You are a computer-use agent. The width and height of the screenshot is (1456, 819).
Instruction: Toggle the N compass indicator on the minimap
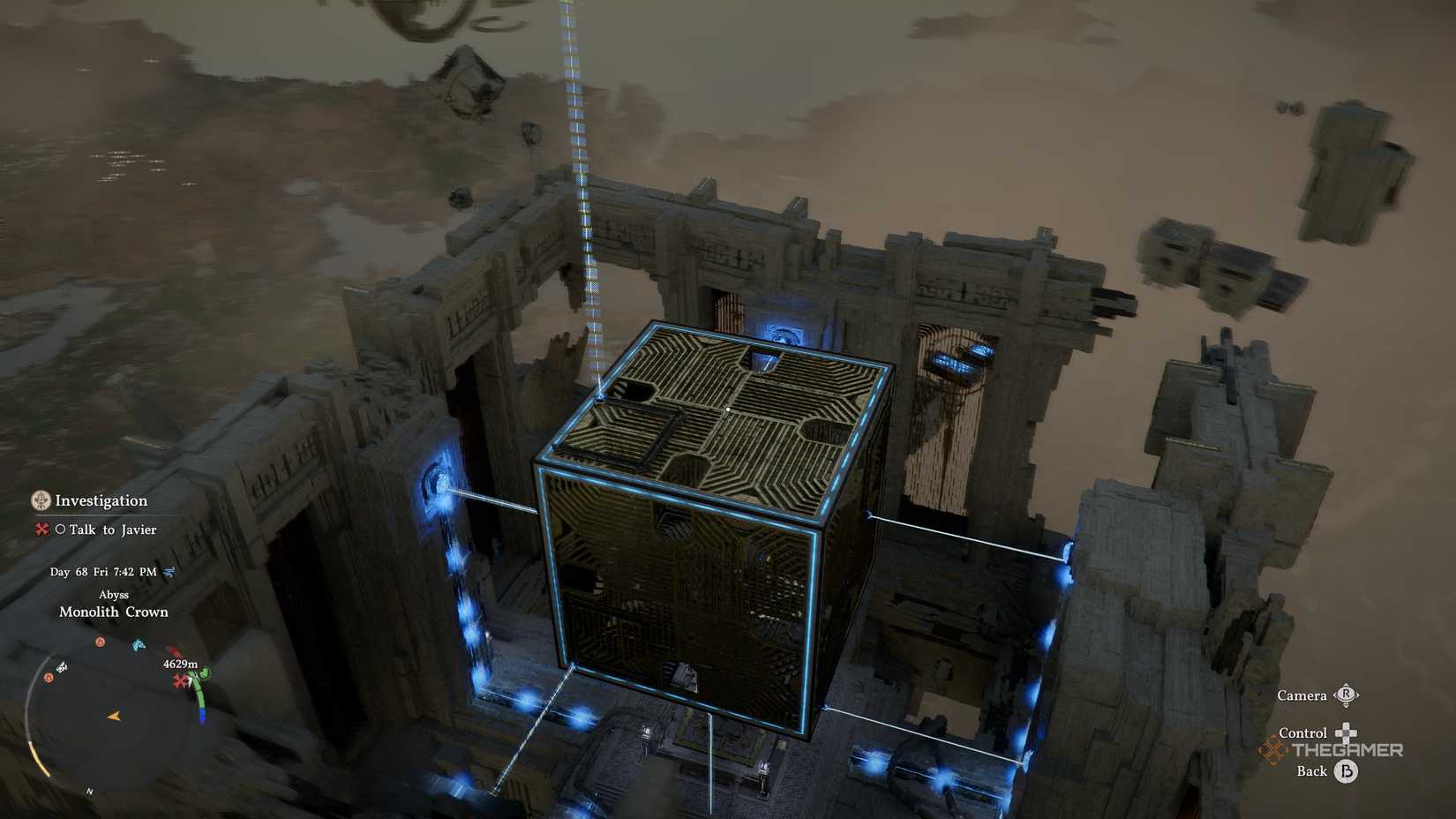(89, 792)
